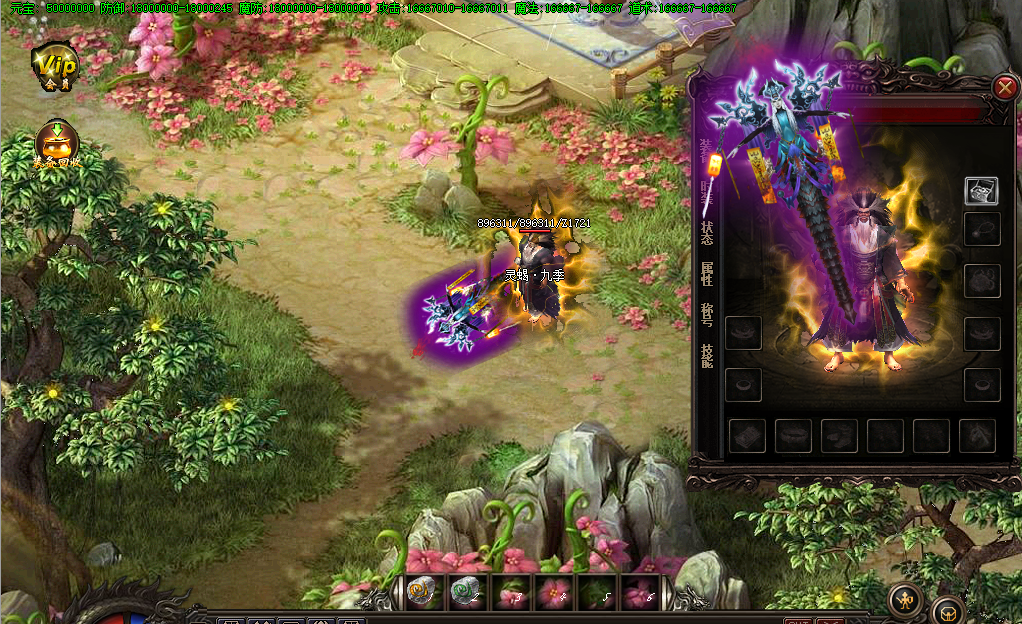
Task: Close the character equipment panel
Action: click(1005, 88)
